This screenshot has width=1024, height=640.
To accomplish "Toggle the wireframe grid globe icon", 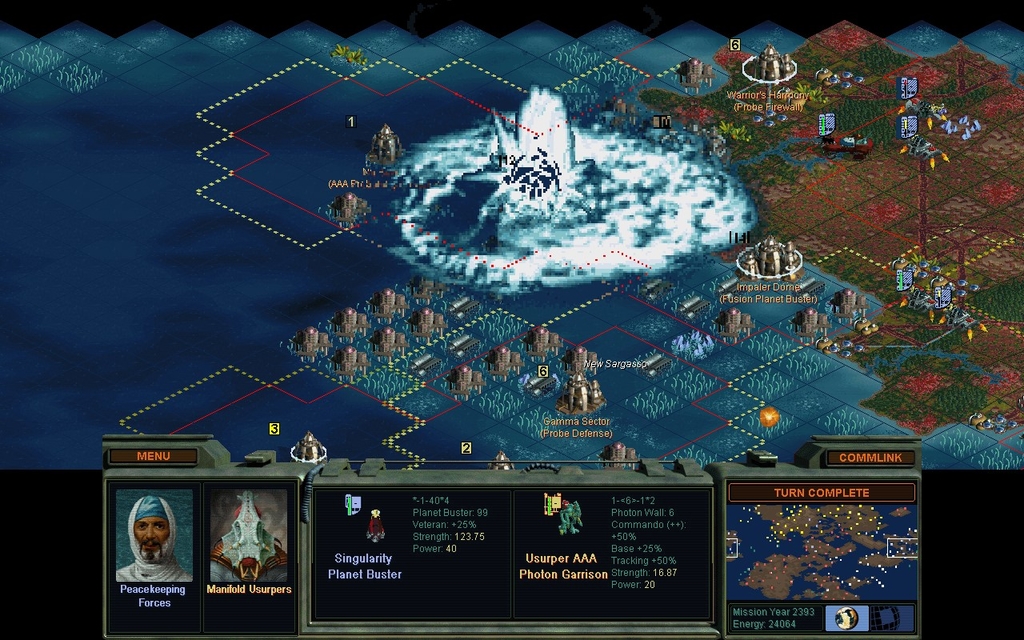I will click(x=884, y=617).
